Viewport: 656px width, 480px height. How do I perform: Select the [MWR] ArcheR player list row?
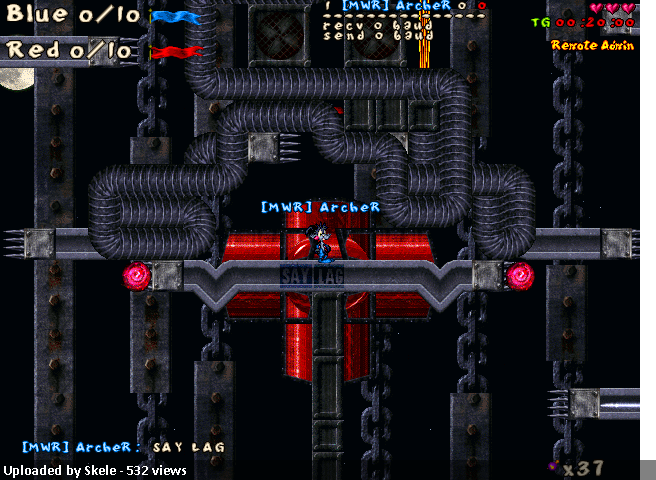tap(405, 6)
